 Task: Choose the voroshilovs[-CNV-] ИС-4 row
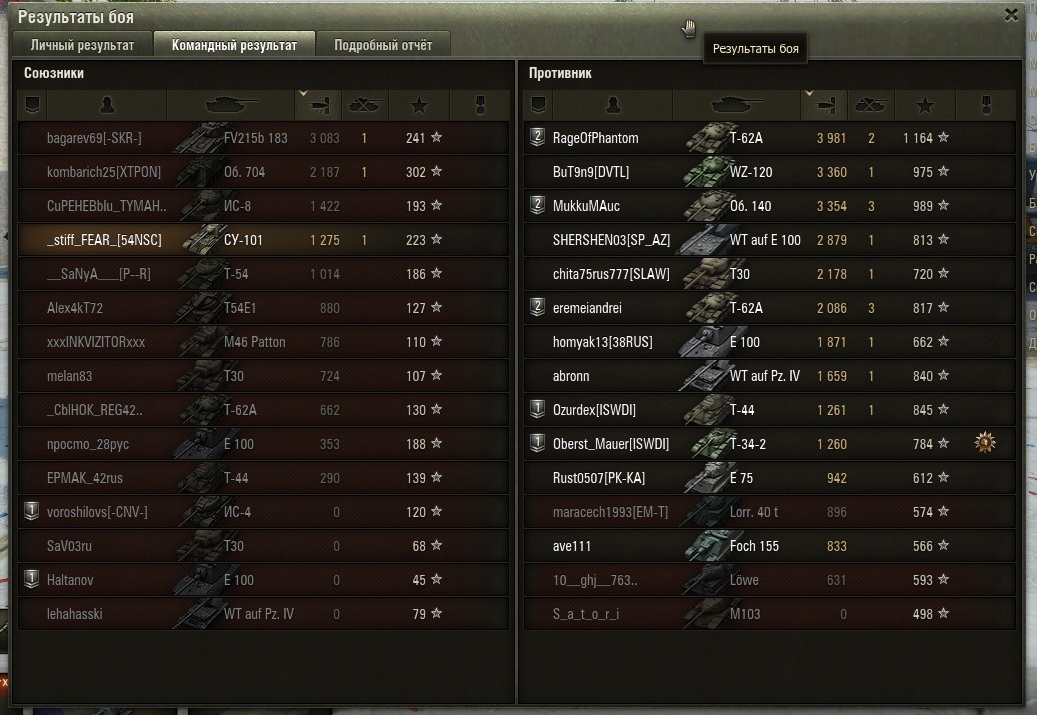263,512
